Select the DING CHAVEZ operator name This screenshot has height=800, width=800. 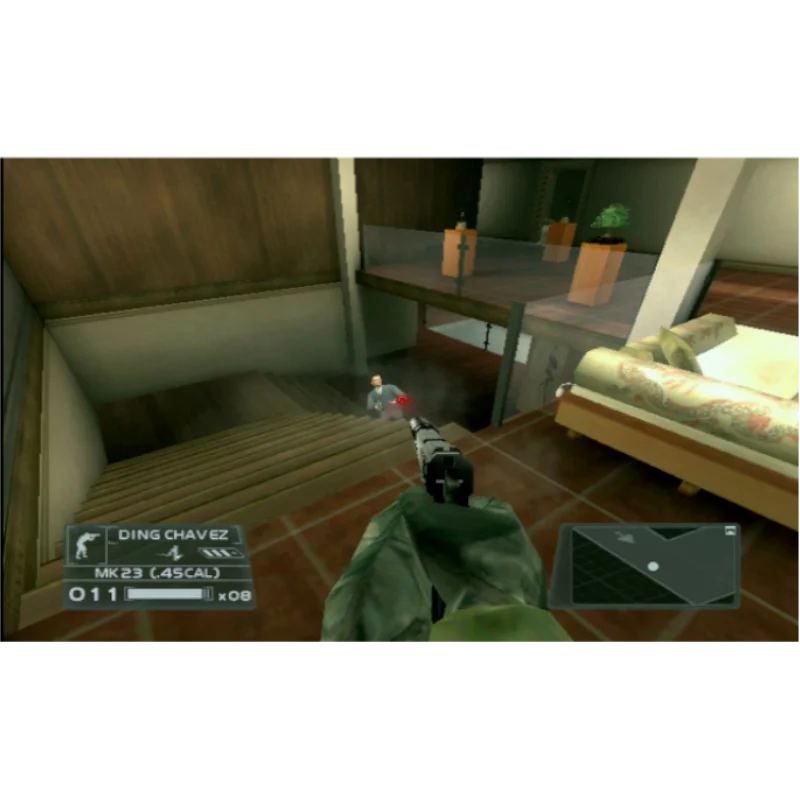point(173,535)
